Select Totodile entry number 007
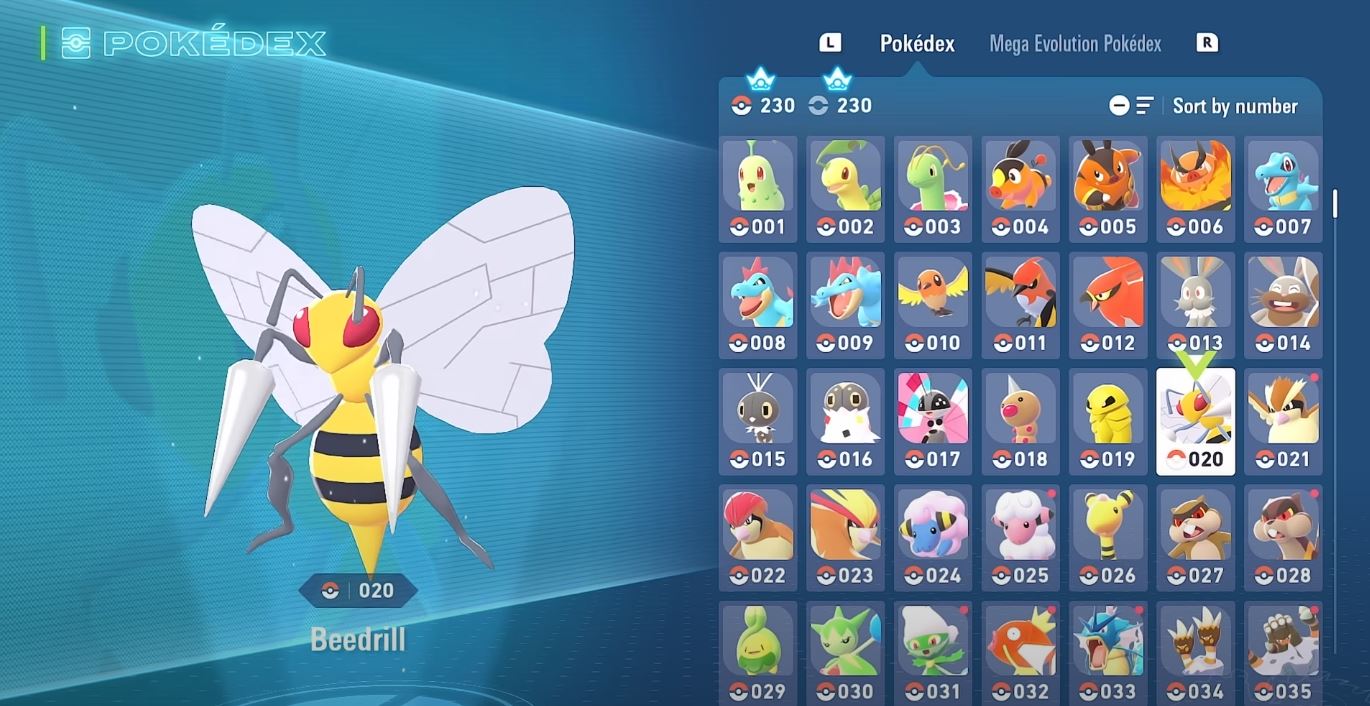The image size is (1370, 706). 1283,189
